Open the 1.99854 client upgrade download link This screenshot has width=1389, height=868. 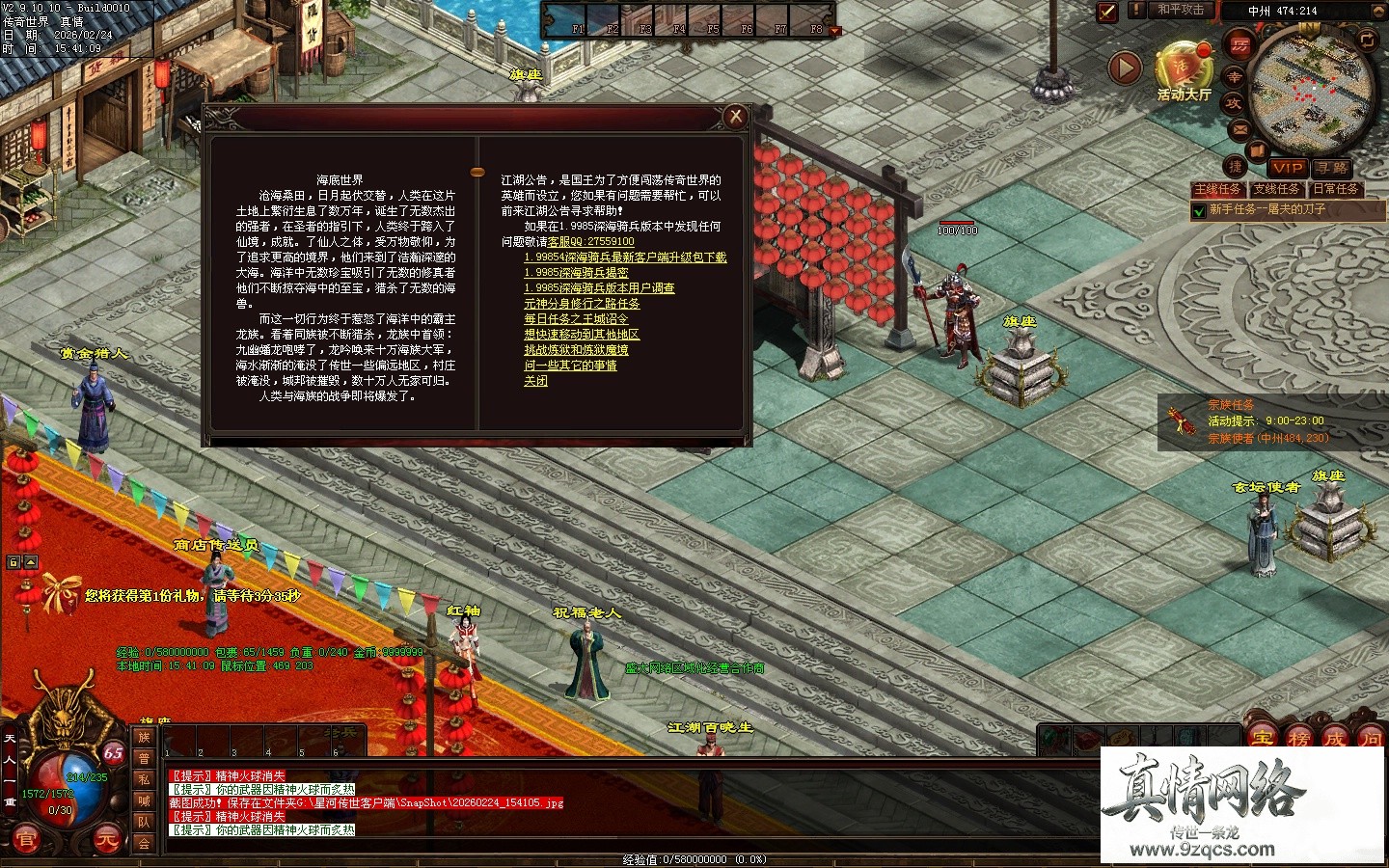click(625, 258)
